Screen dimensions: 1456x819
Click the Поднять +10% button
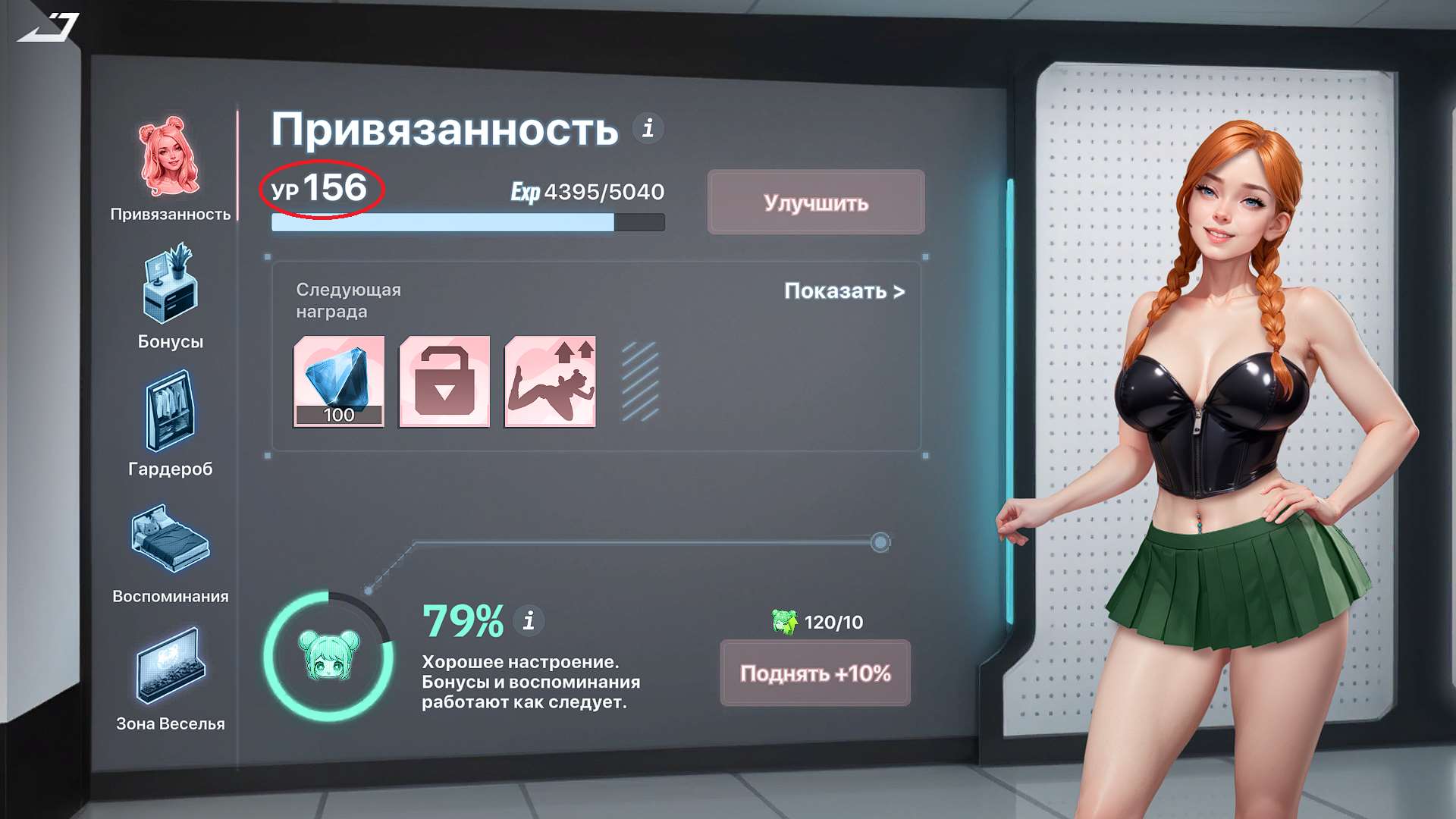click(814, 673)
